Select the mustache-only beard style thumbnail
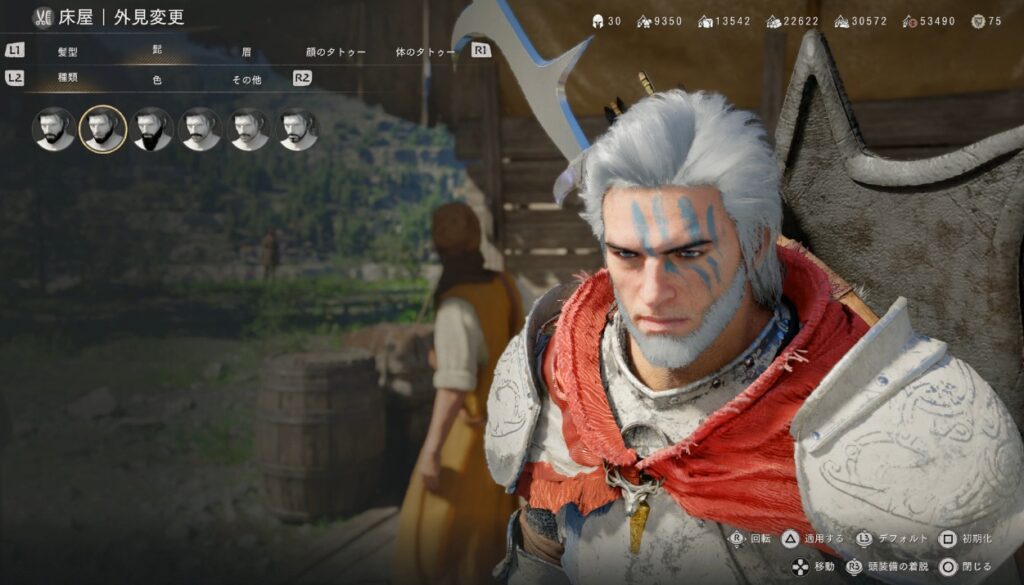The image size is (1024, 585). coord(201,129)
